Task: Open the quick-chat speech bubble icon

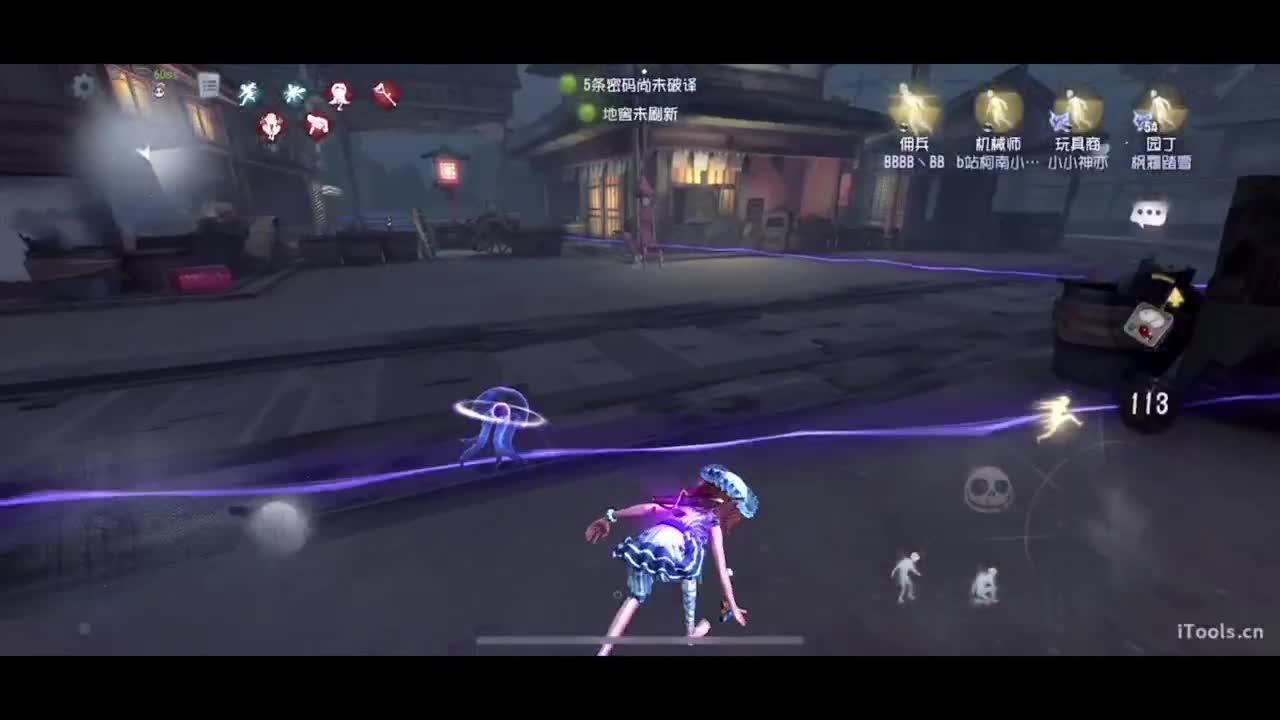Action: tap(1150, 212)
